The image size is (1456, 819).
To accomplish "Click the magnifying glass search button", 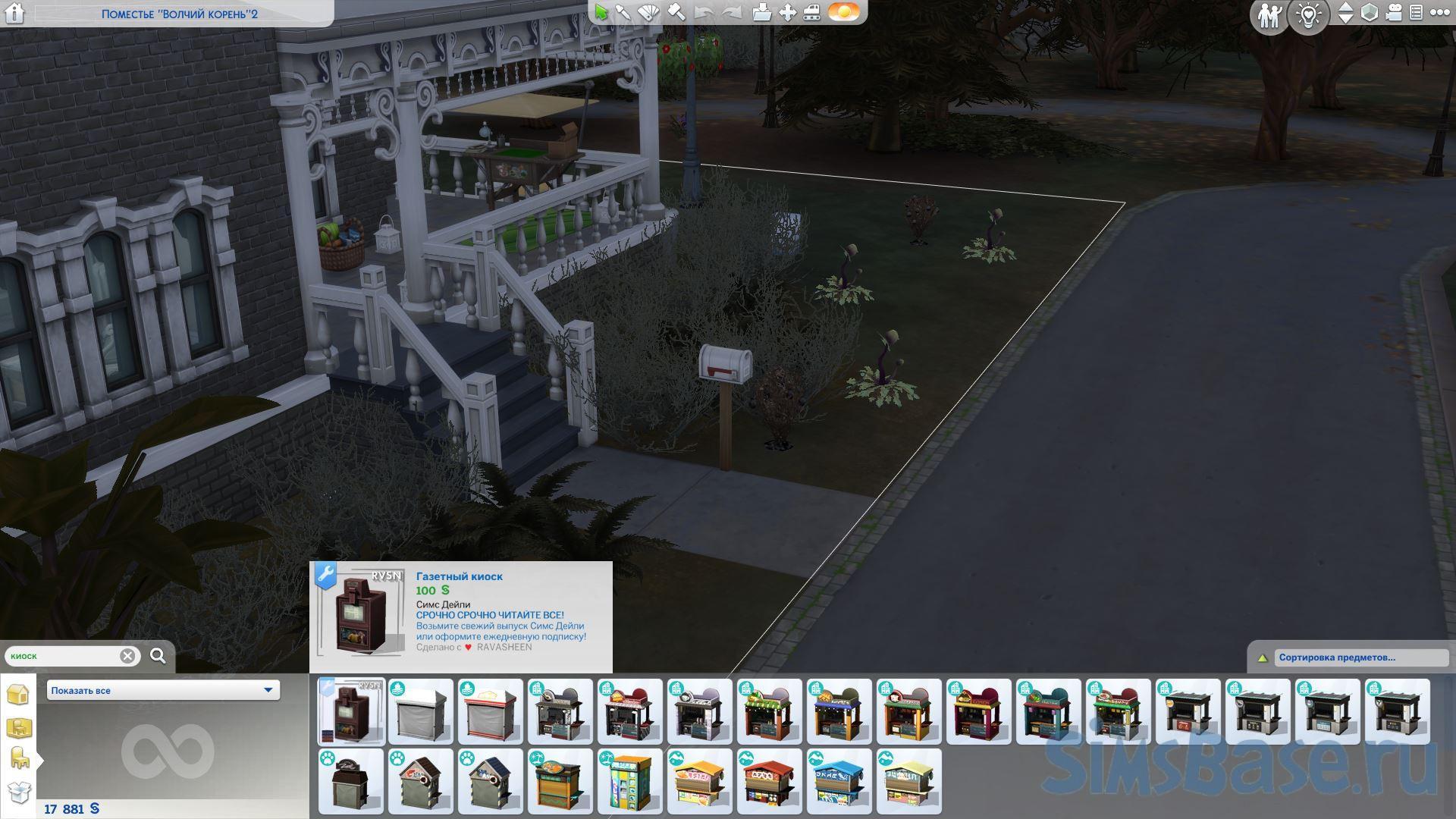I will 158,656.
